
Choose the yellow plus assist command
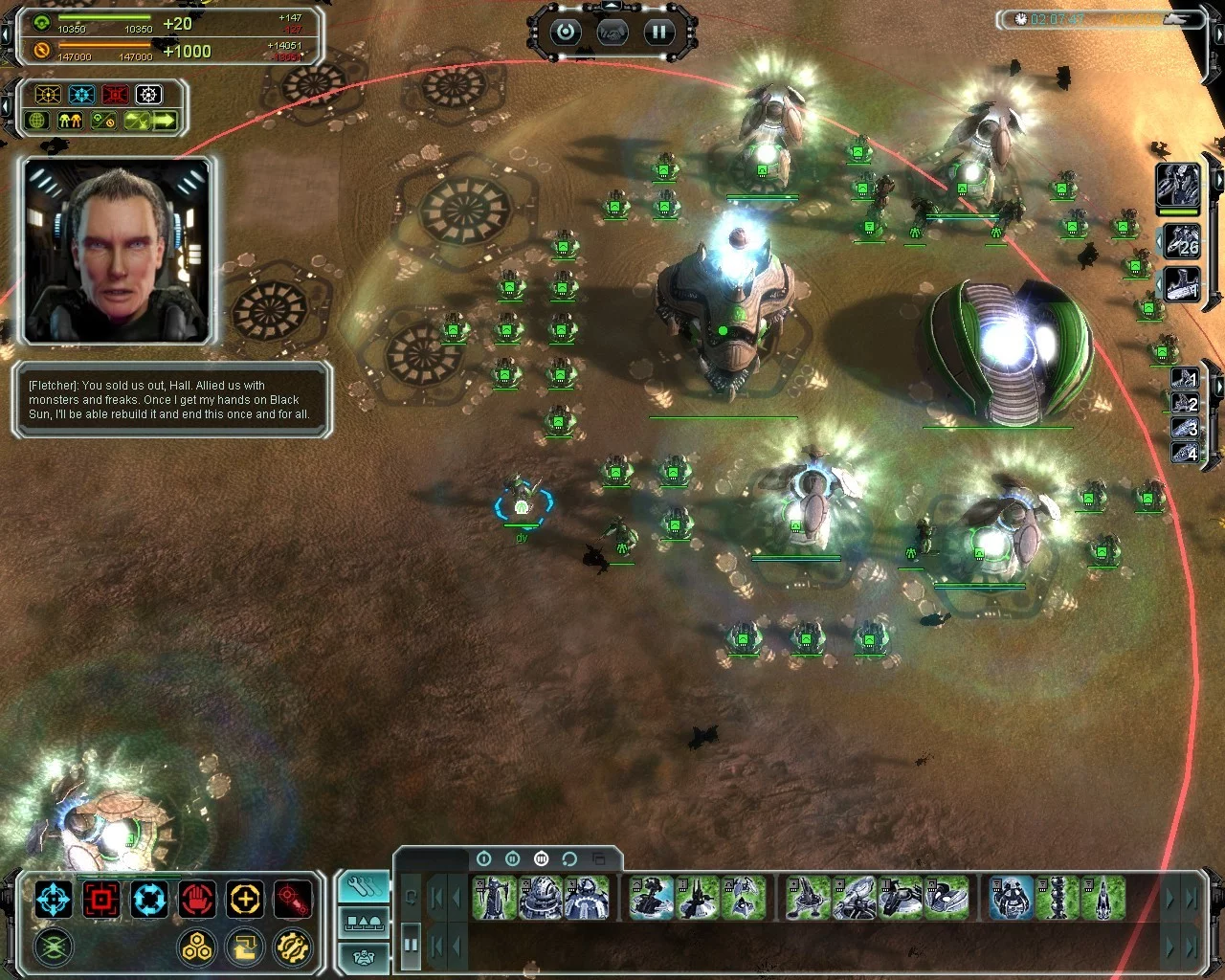tap(245, 900)
